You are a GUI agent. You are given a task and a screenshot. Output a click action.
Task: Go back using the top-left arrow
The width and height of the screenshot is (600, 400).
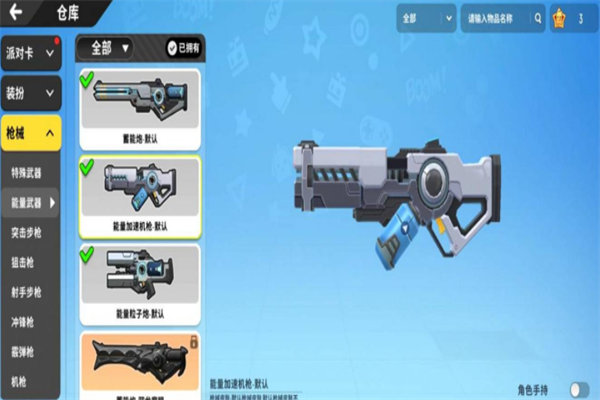pyautogui.click(x=17, y=14)
